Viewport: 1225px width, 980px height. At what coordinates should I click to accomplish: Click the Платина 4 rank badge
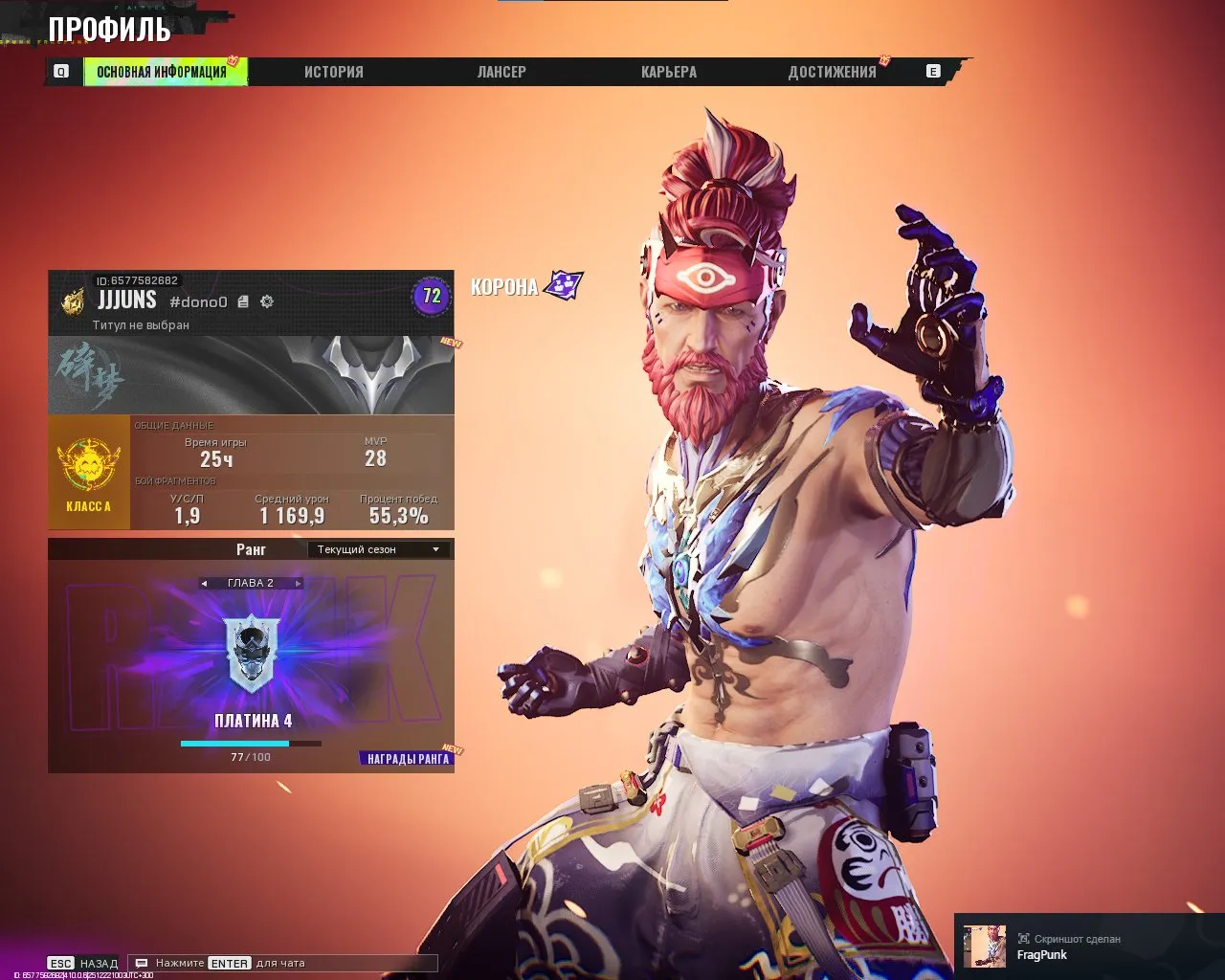pos(251,655)
